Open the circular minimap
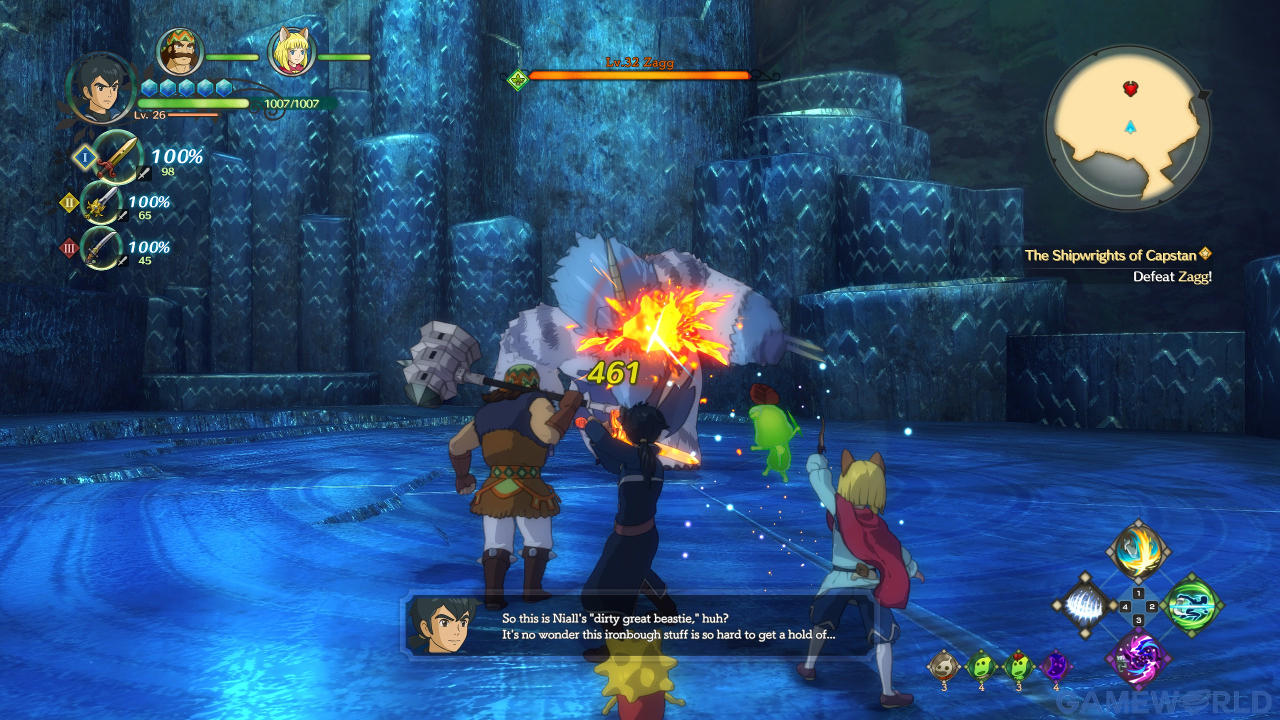The image size is (1280, 720). [x=1128, y=128]
